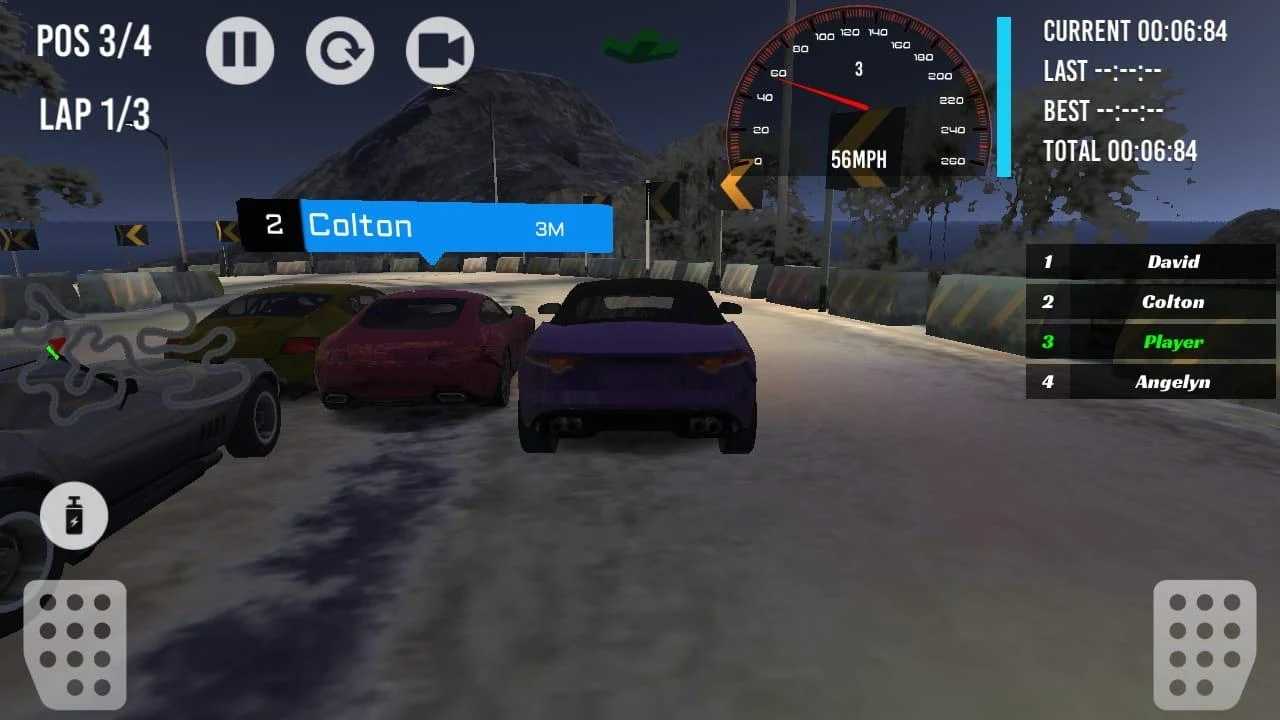1280x720 pixels.
Task: Highlight Player entry in leaderboard
Action: [x=1148, y=342]
